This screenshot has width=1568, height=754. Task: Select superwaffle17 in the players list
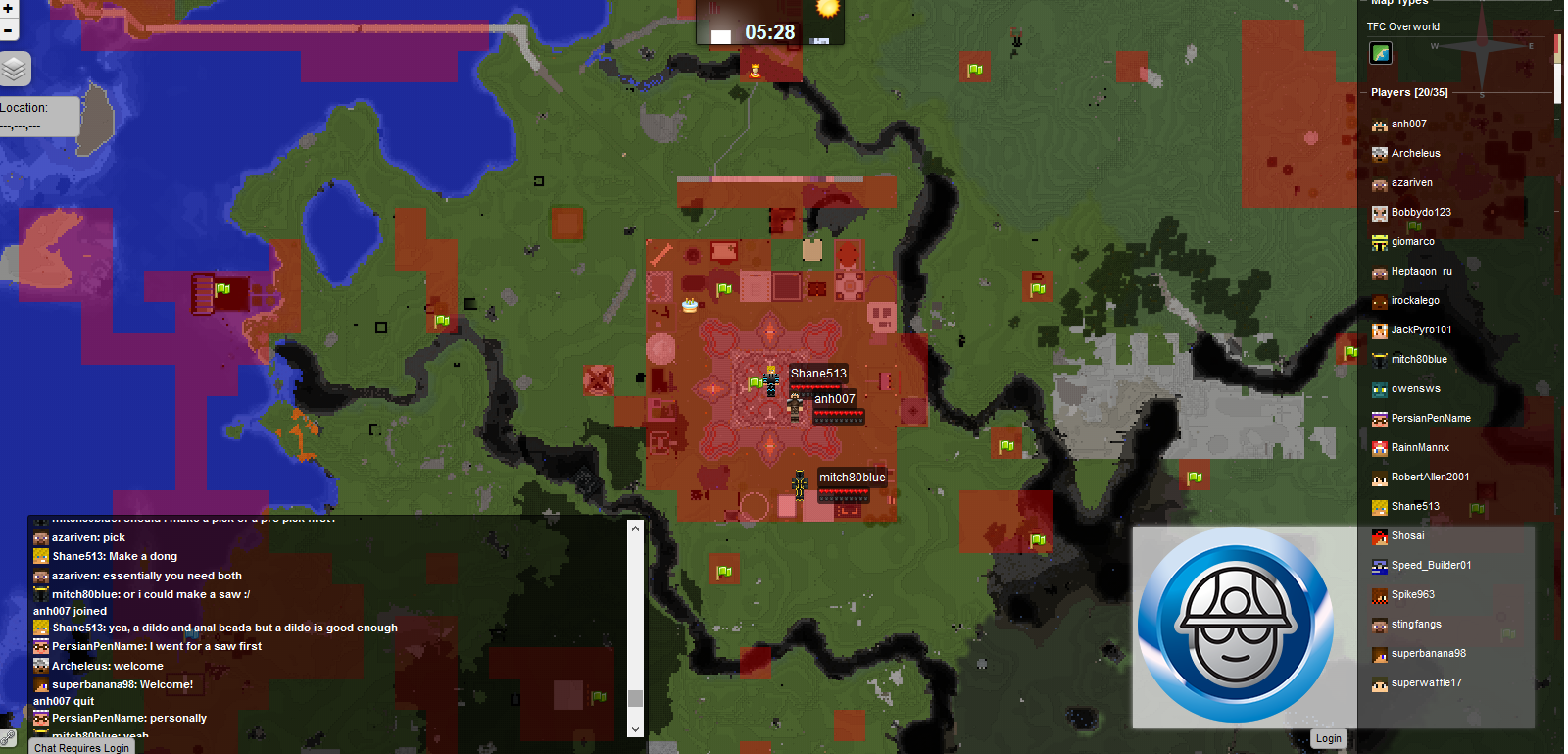[x=1426, y=683]
